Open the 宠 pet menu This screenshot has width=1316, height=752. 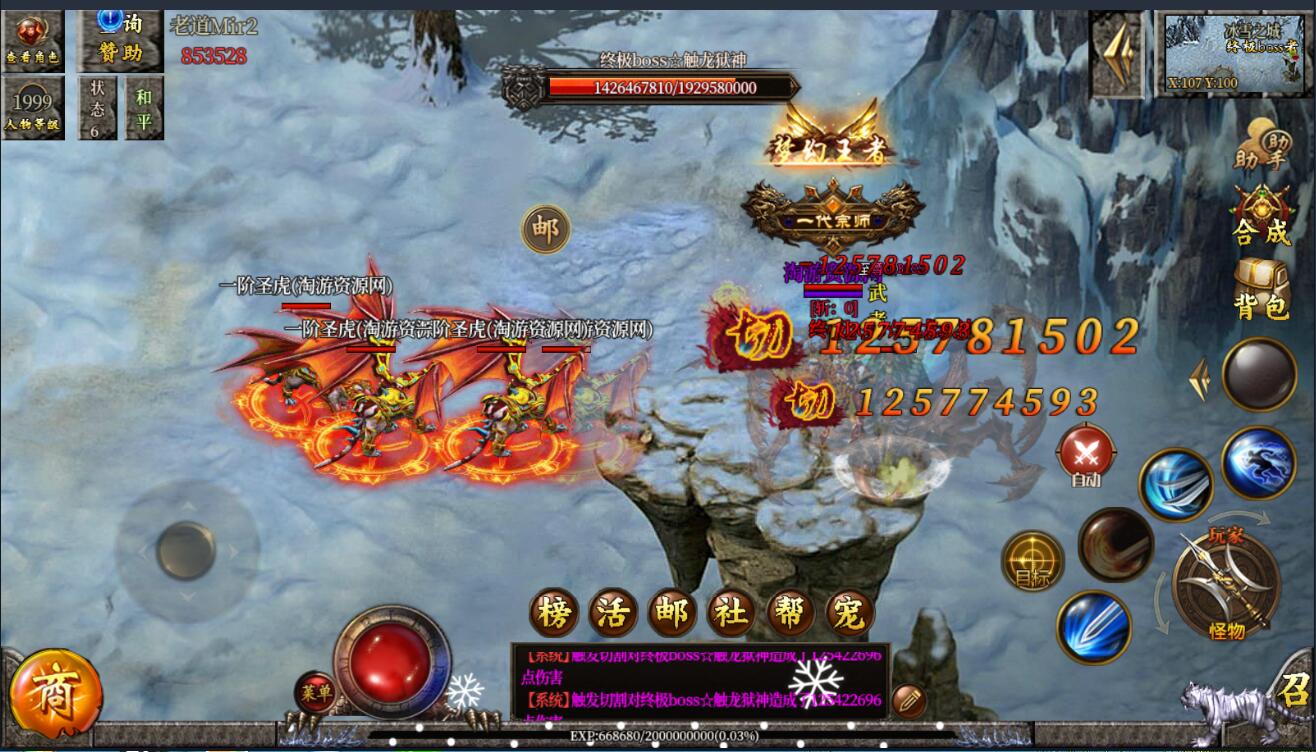click(849, 611)
